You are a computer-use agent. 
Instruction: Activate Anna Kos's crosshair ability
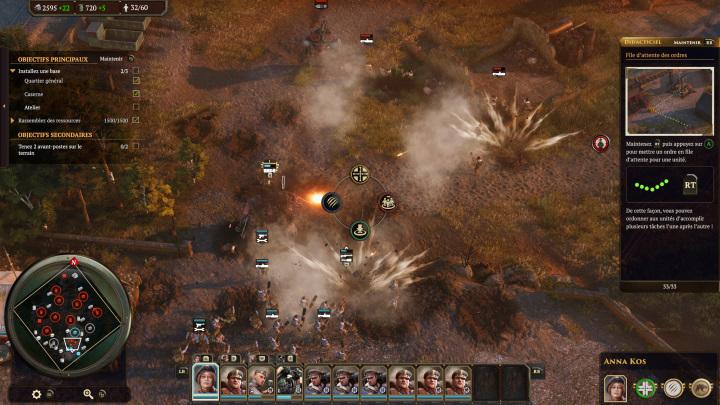(646, 388)
